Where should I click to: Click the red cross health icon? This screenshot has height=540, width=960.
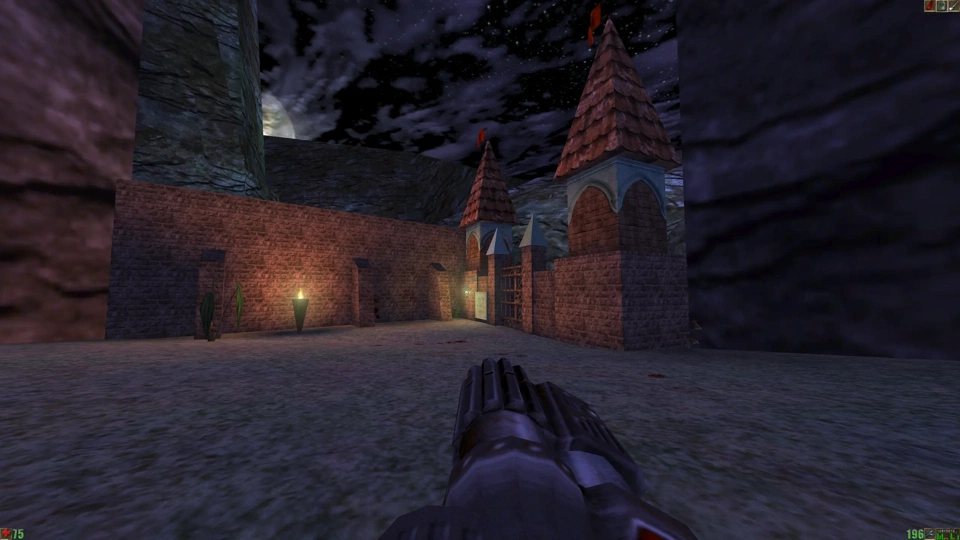[5, 534]
